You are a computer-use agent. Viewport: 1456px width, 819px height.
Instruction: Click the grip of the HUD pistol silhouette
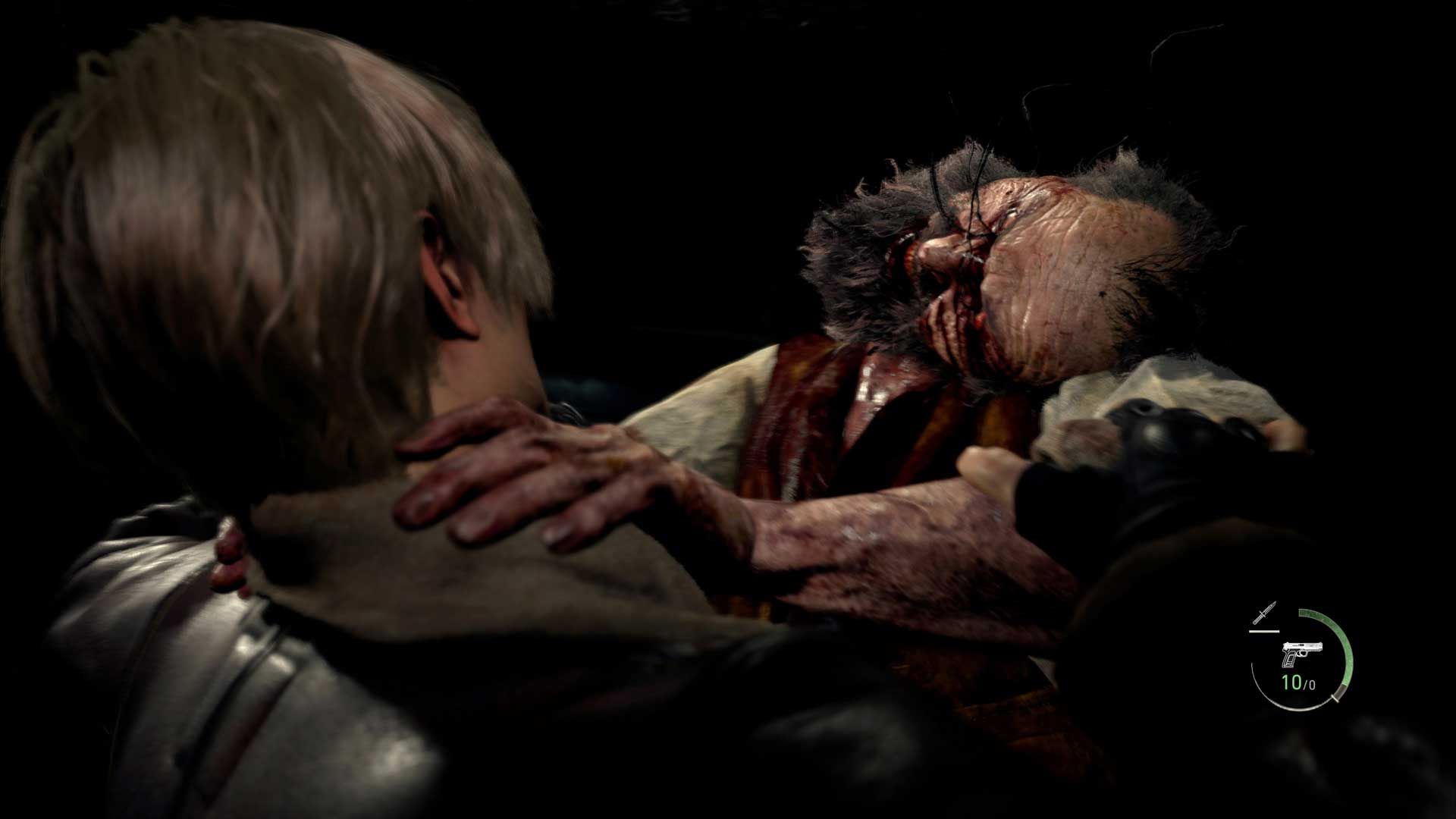coord(1289,661)
